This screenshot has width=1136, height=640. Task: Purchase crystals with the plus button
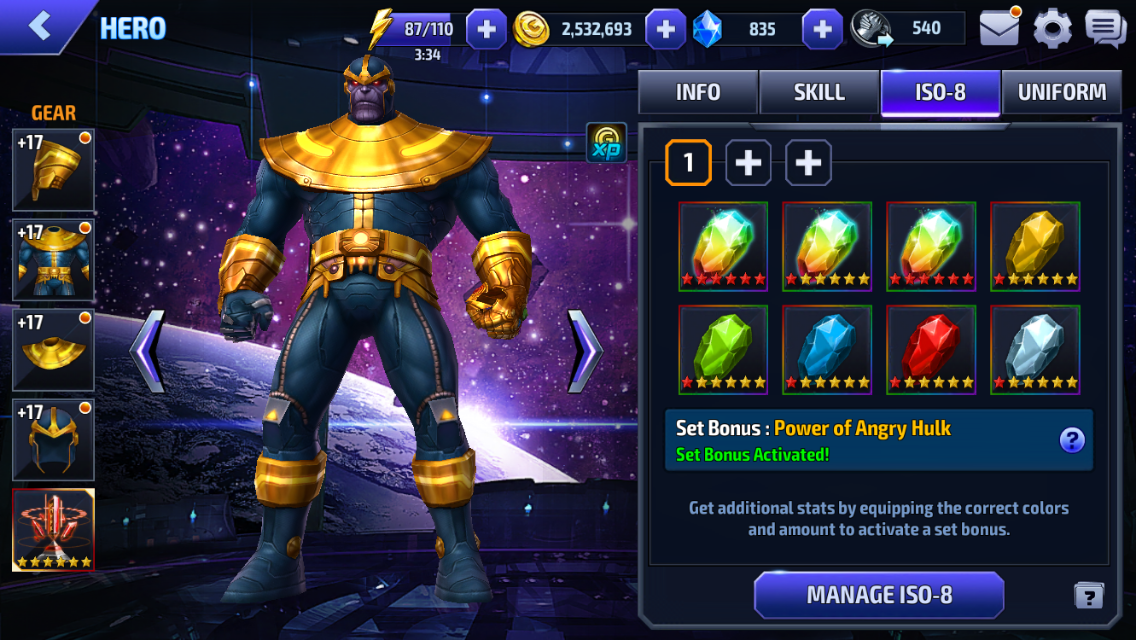(x=822, y=29)
